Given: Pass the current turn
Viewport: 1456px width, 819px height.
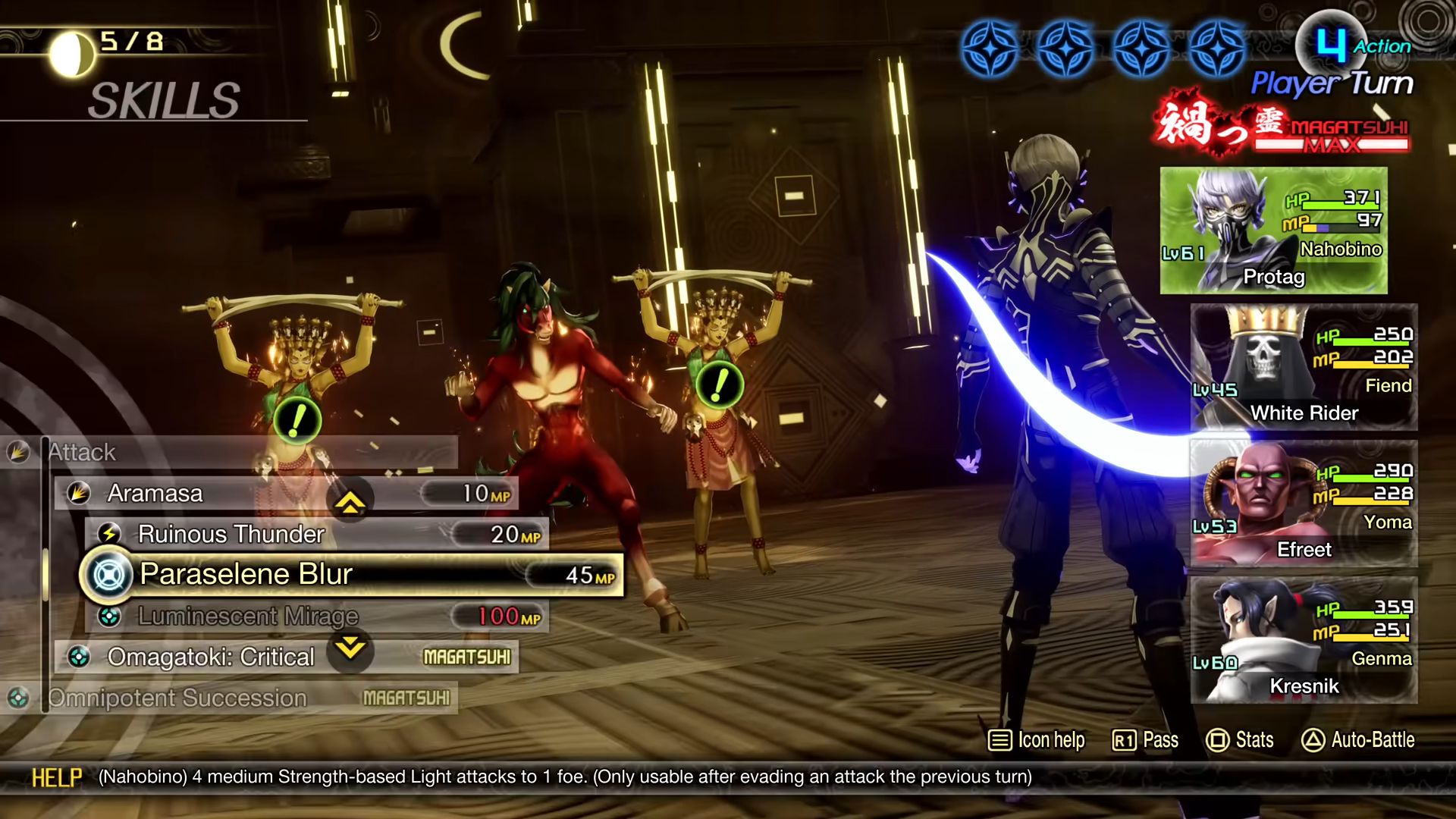Looking at the screenshot, I should 1145,740.
